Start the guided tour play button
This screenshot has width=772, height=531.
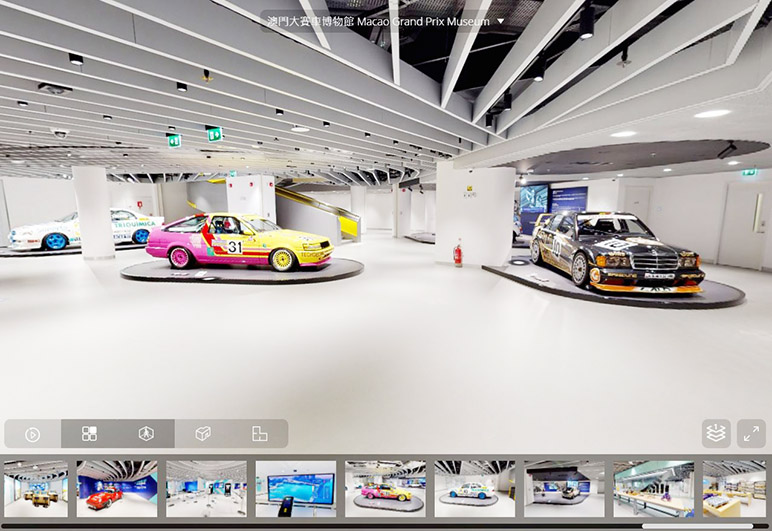click(32, 434)
